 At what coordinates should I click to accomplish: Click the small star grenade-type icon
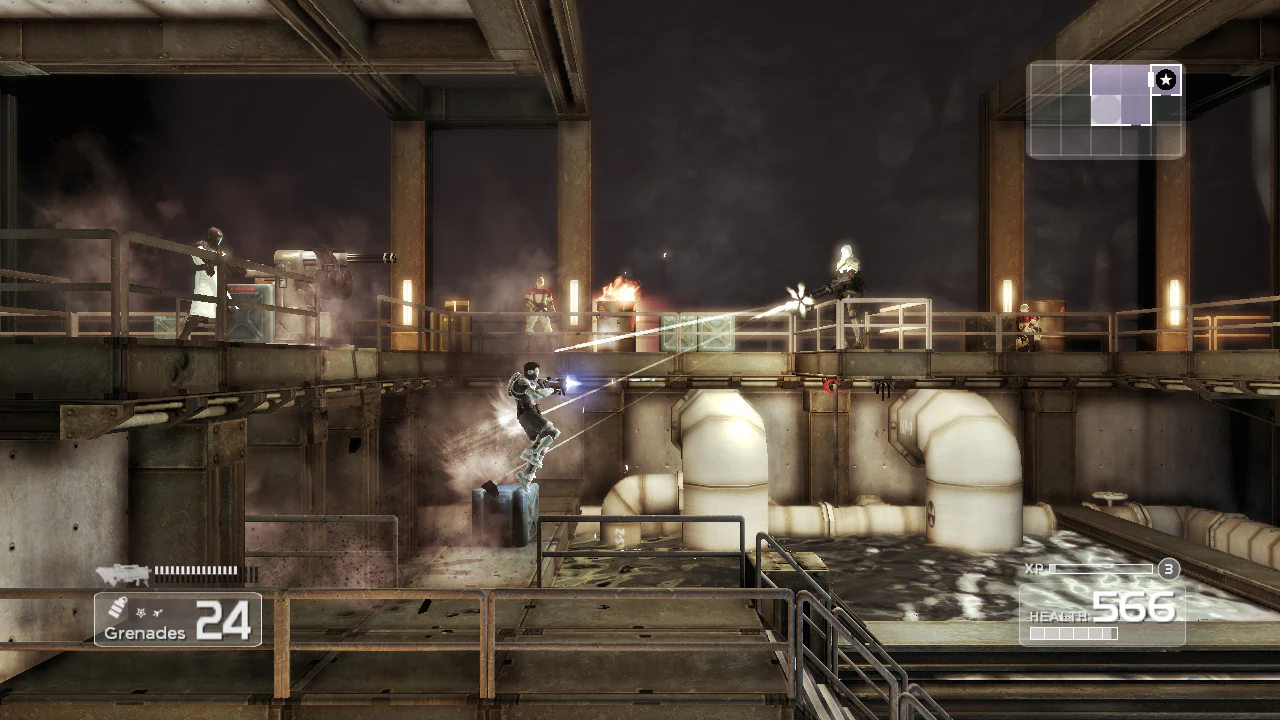[140, 611]
